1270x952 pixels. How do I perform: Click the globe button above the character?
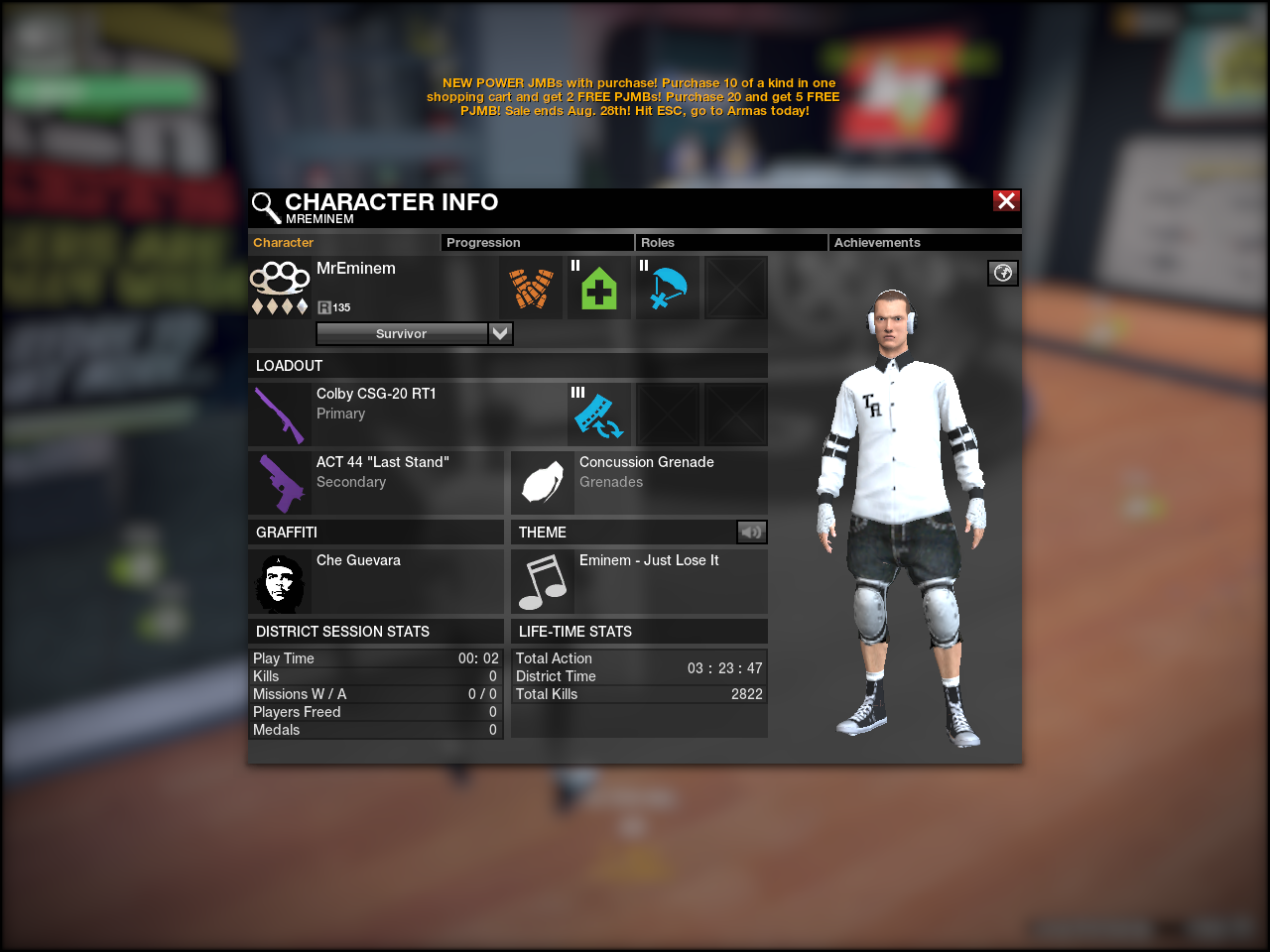(1003, 273)
